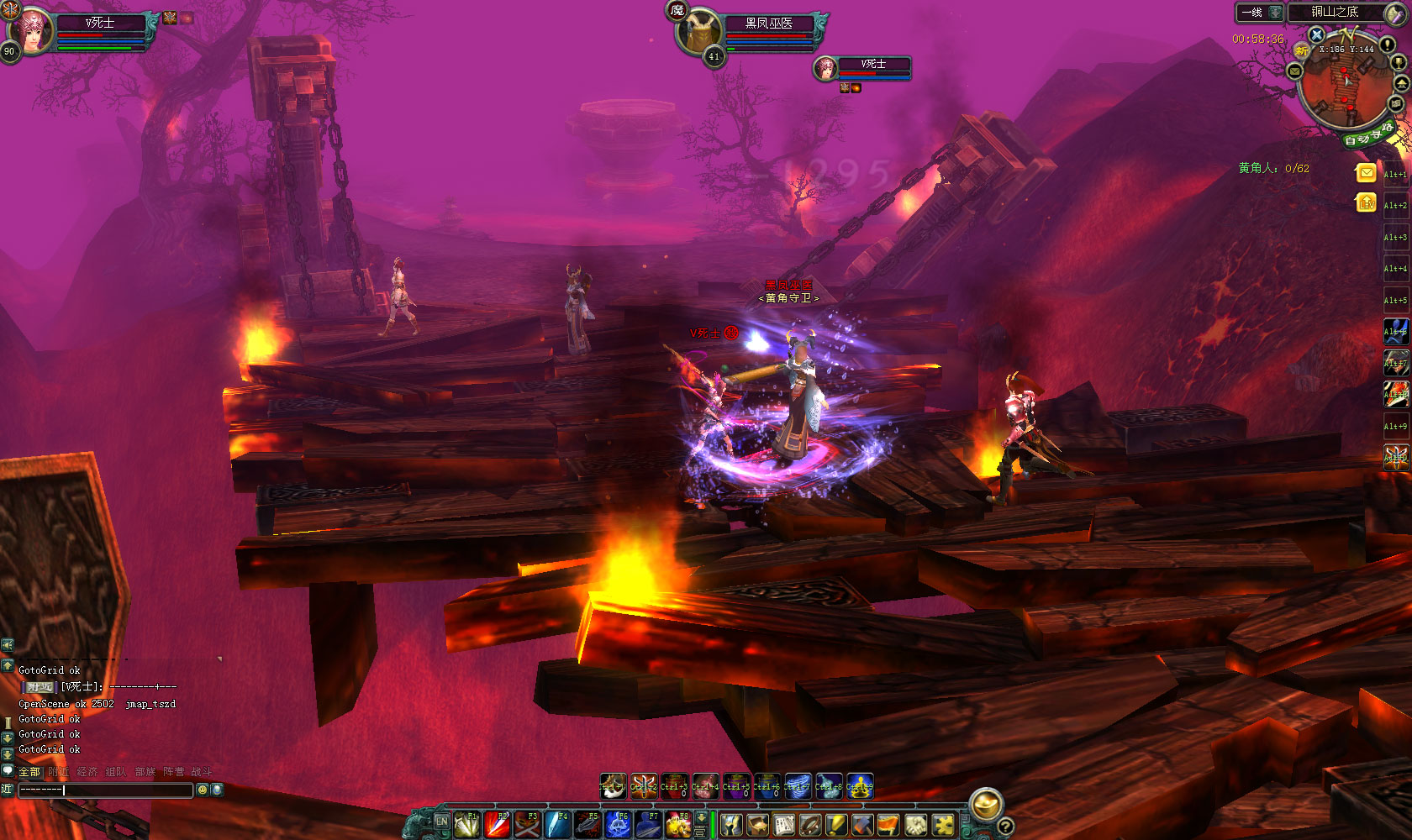Screen dimensions: 1412x840
Task: Open the smiley emoticon picker
Action: pyautogui.click(x=202, y=790)
